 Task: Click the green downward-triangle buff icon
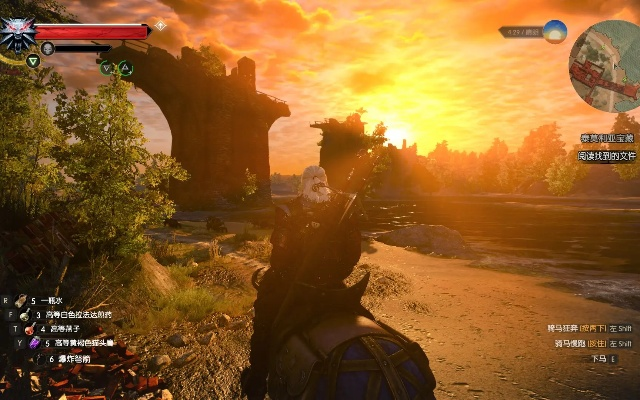tap(106, 68)
